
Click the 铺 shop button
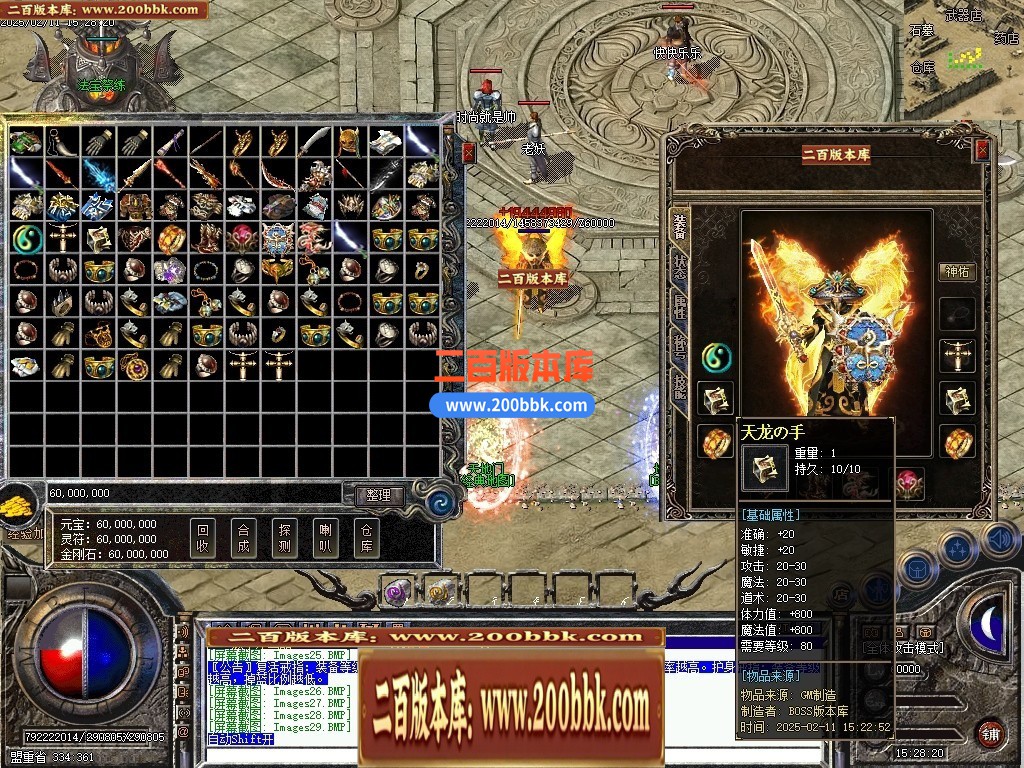coord(990,733)
